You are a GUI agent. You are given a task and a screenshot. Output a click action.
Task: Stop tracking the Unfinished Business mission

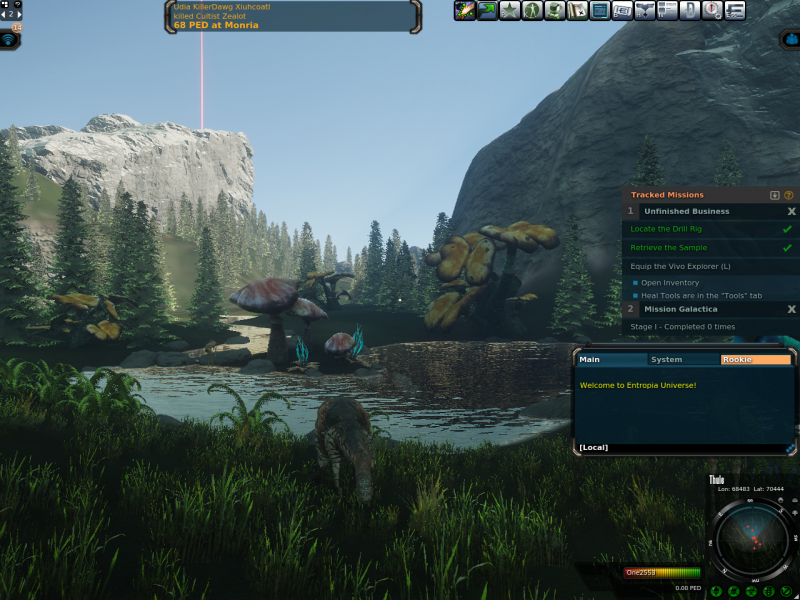tap(791, 212)
